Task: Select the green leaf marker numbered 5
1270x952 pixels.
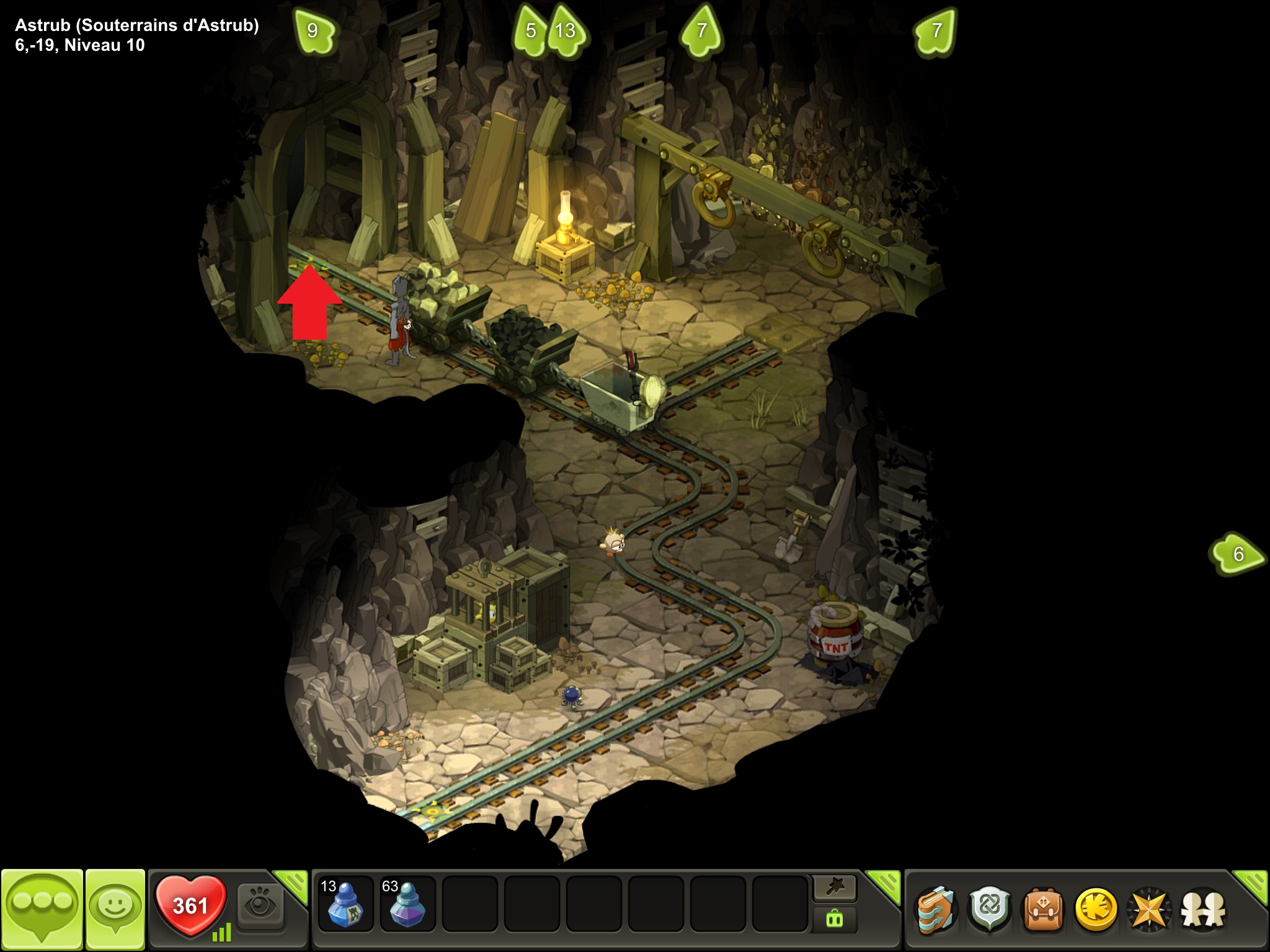Action: pyautogui.click(x=530, y=31)
